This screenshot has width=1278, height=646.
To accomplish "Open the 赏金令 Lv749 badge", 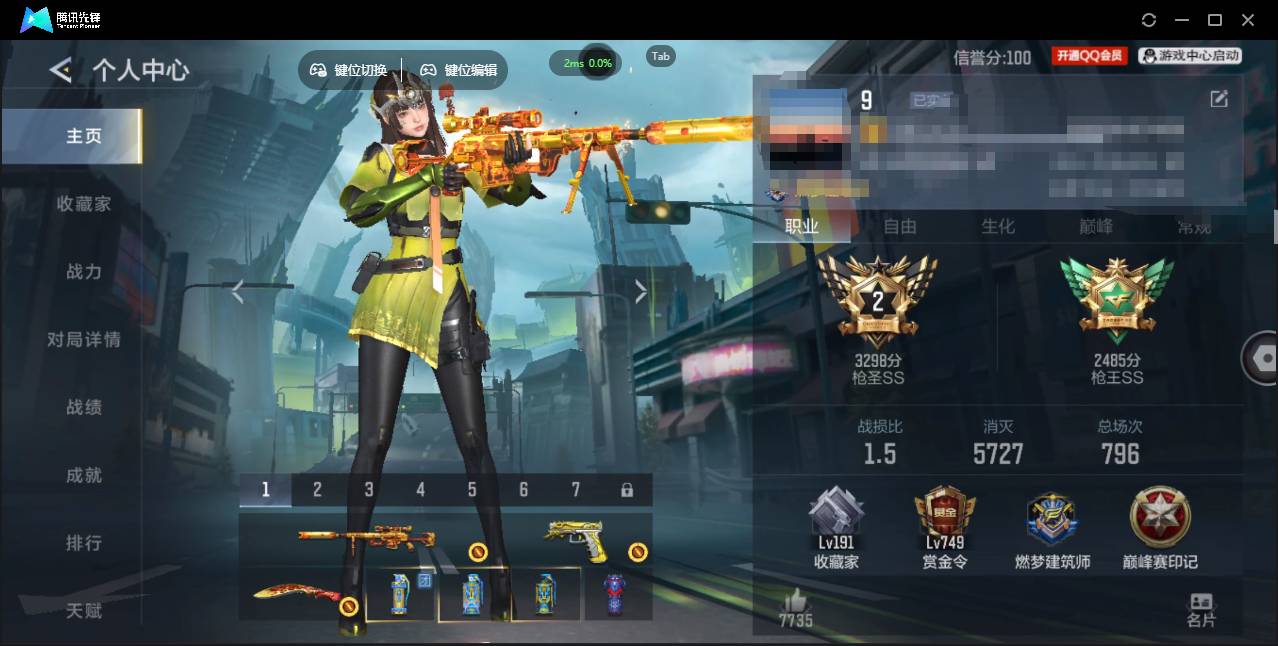I will (x=944, y=528).
